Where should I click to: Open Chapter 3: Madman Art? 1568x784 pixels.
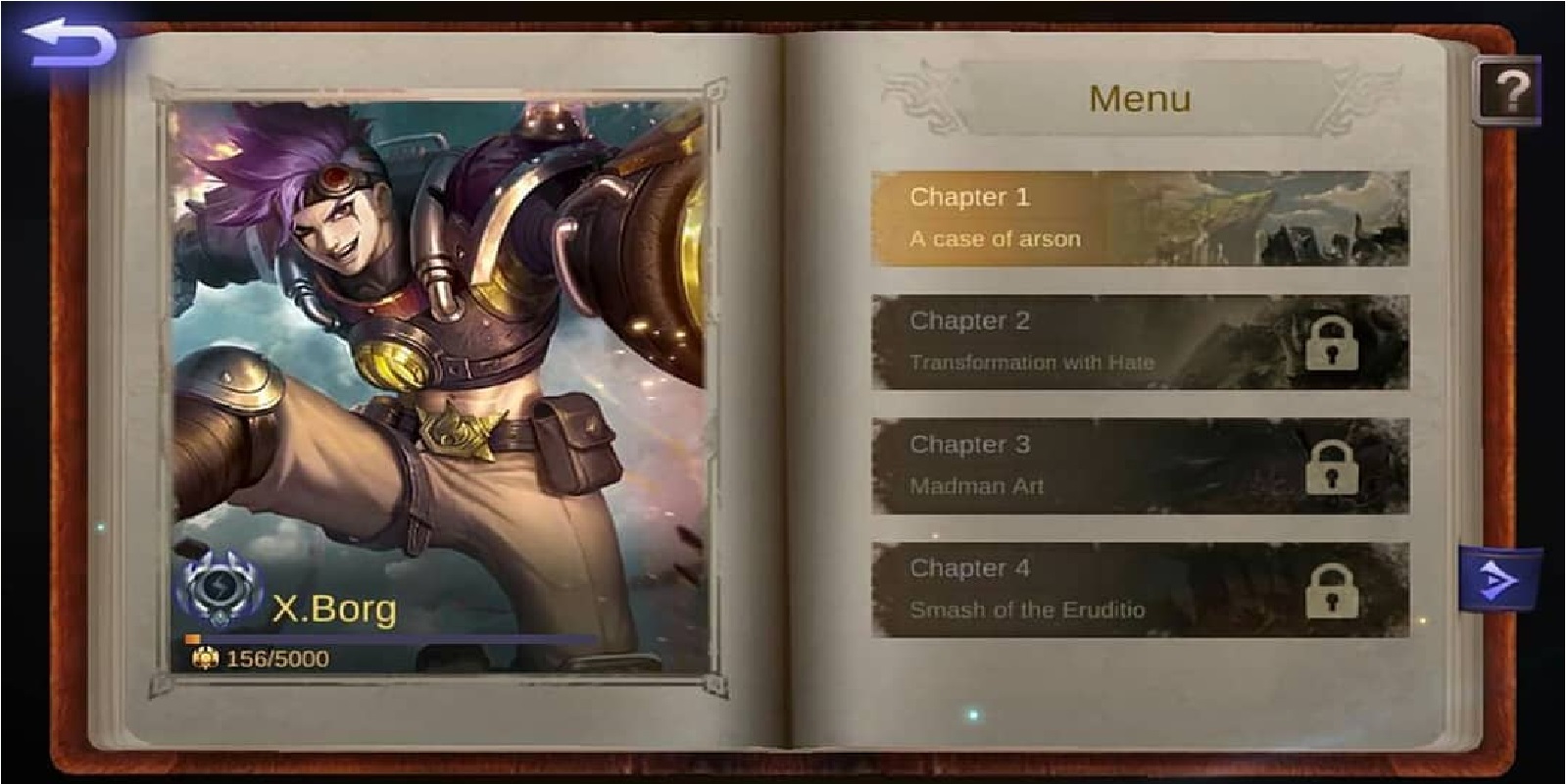(x=1078, y=465)
